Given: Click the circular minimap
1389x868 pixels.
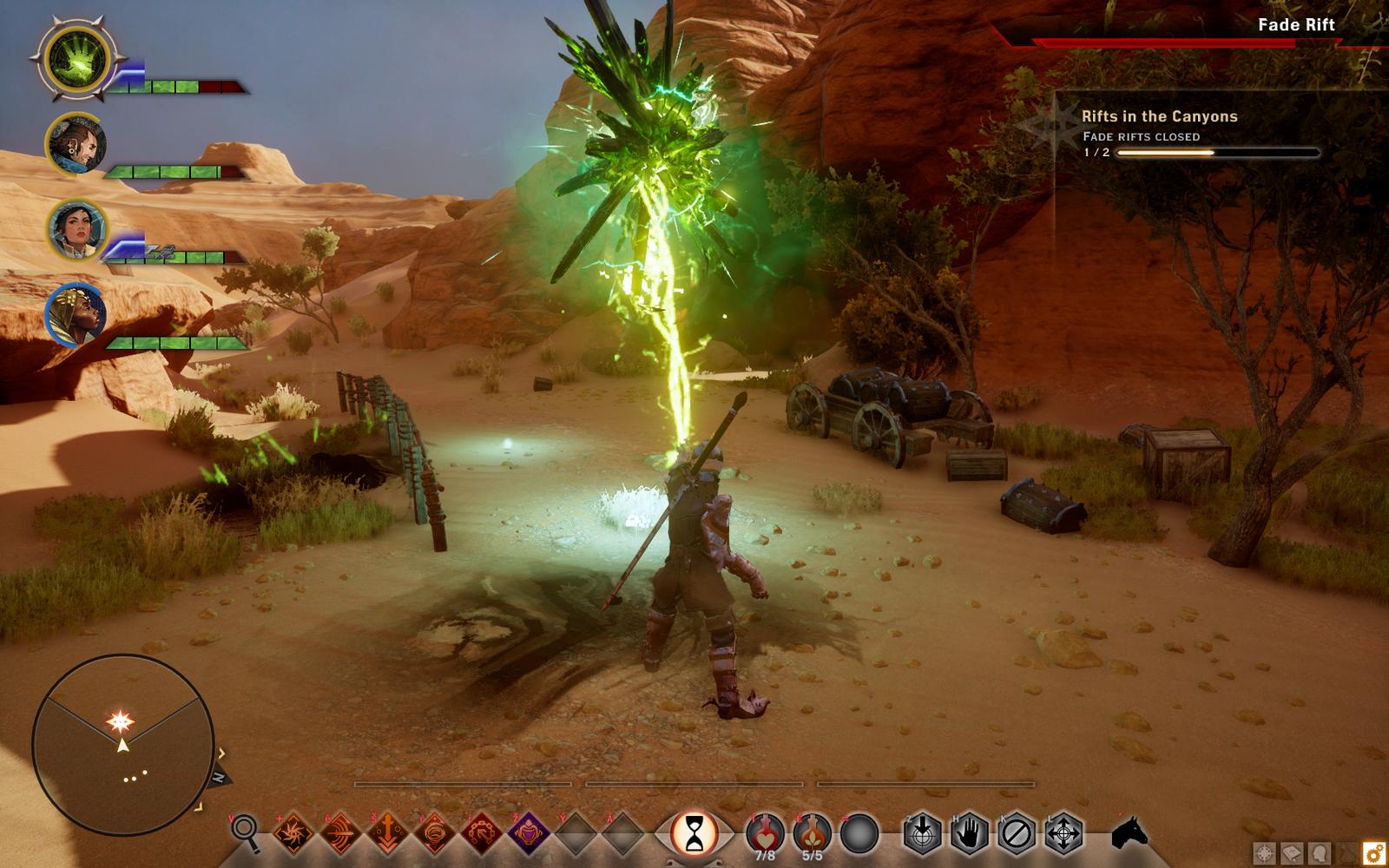Looking at the screenshot, I should pos(123,746).
